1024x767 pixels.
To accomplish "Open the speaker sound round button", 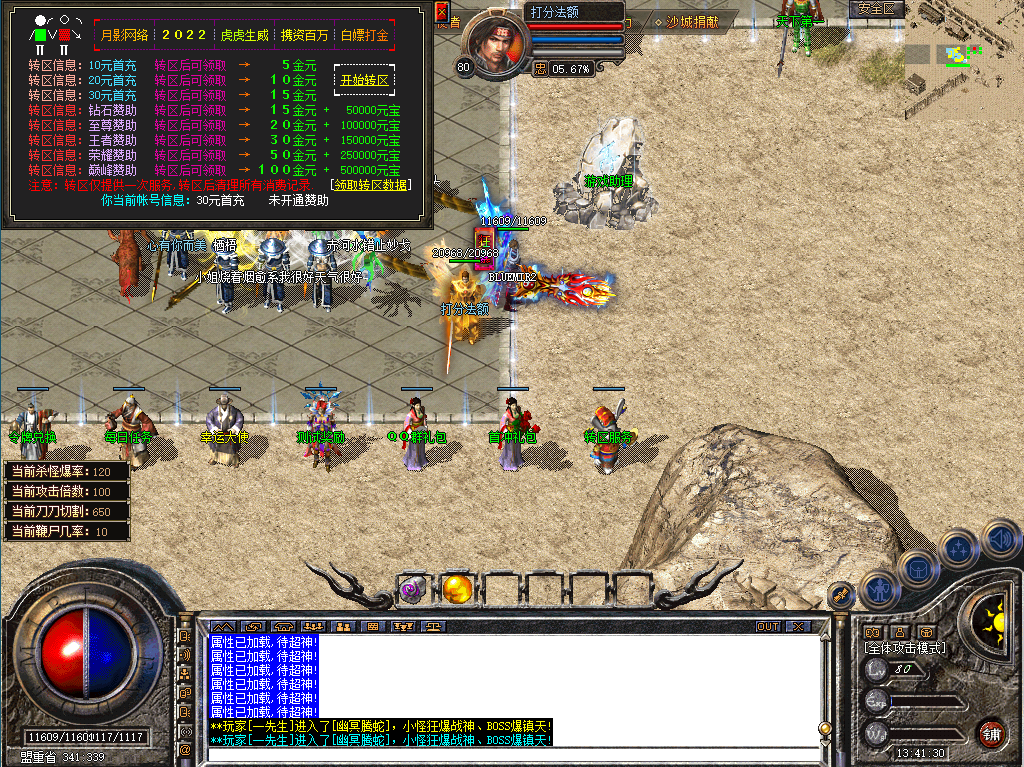I will click(1001, 541).
